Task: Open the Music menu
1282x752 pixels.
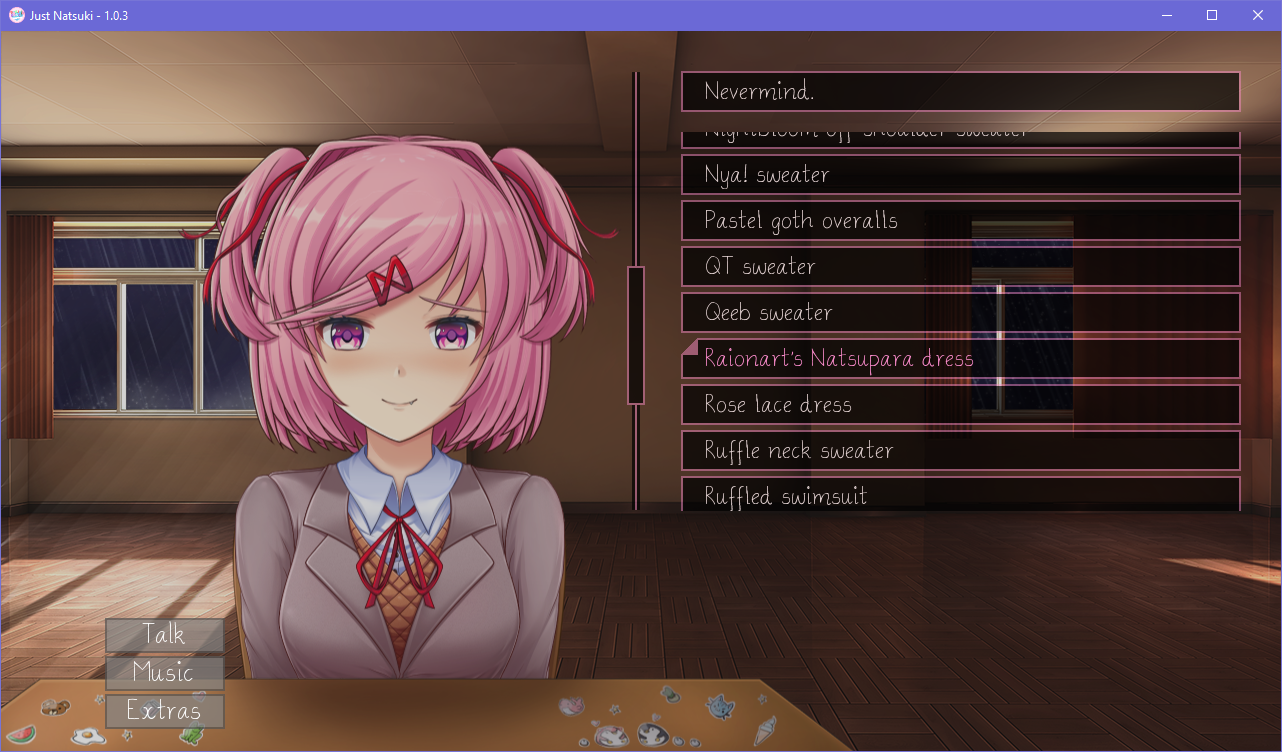Action: [164, 673]
